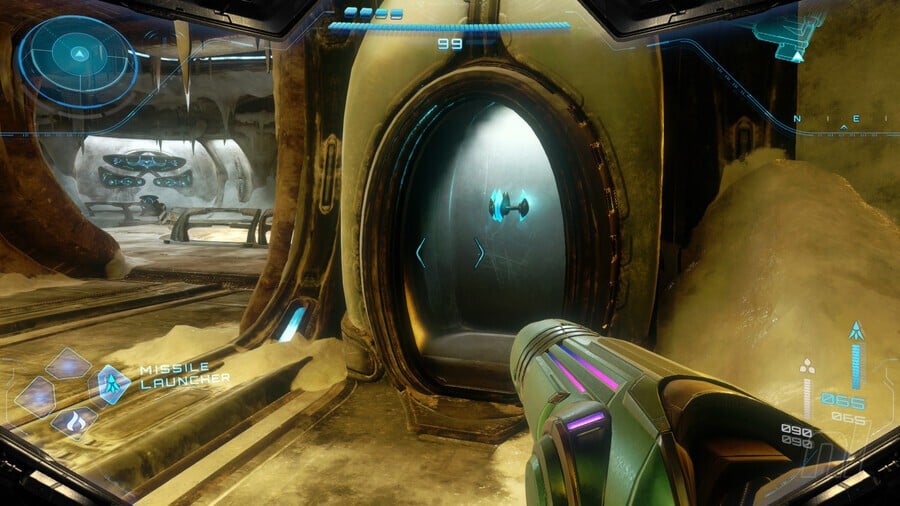The image size is (900, 506).
Task: Click the white three-dot shot ammo icon
Action: 807,369
